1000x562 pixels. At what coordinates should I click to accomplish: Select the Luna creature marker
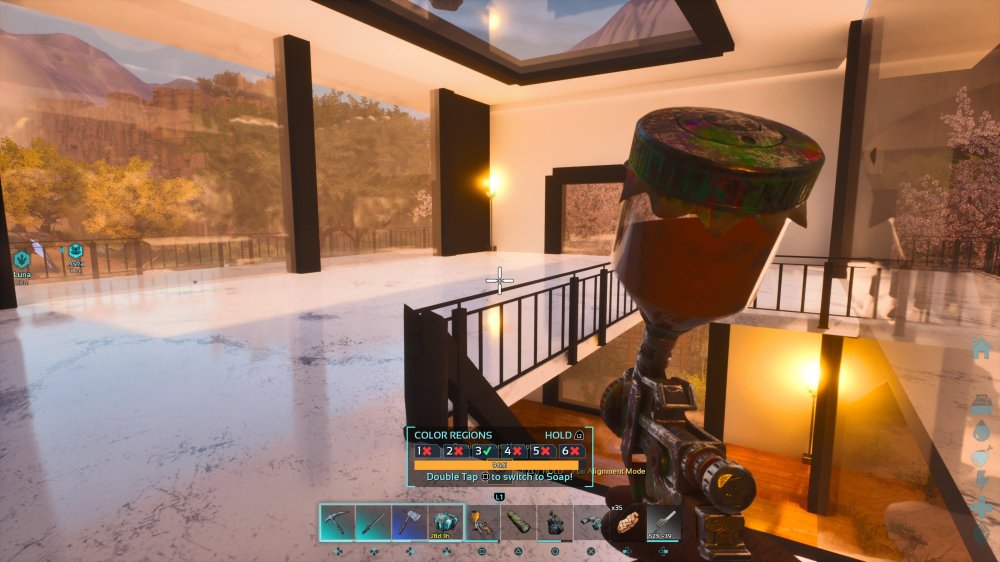[21, 258]
